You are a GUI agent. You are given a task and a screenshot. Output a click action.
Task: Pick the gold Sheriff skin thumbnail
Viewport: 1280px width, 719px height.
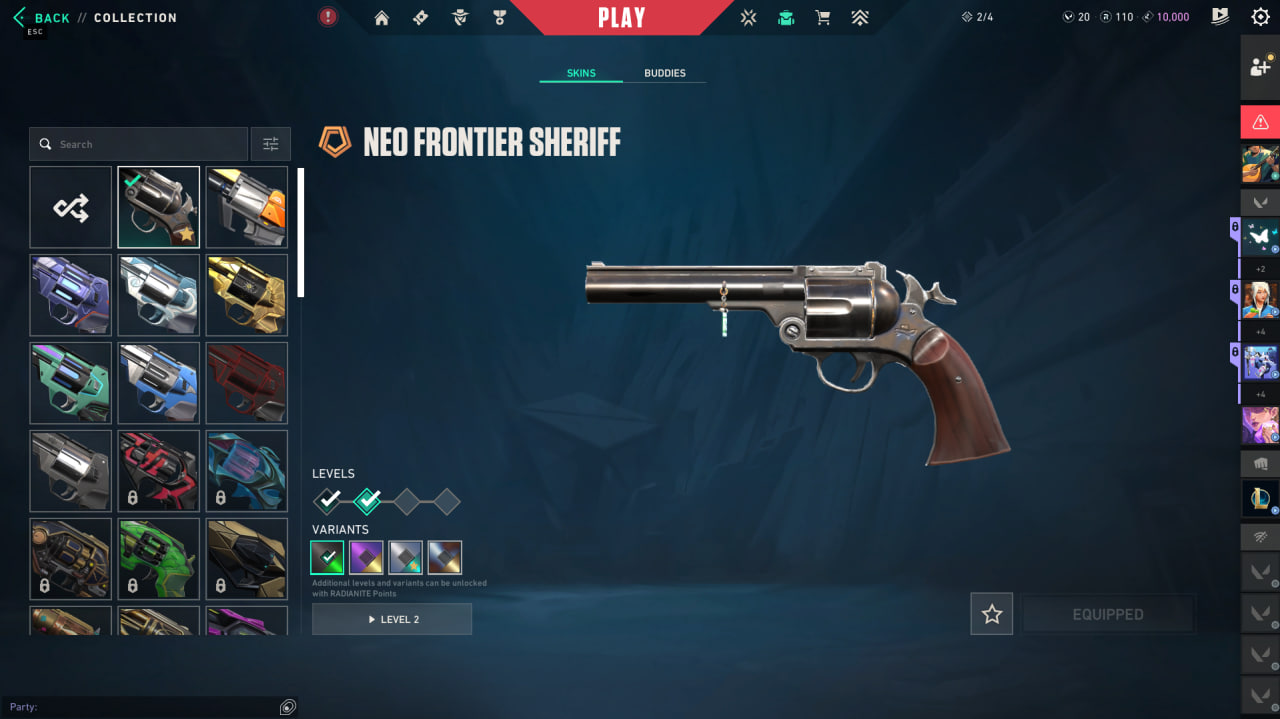pyautogui.click(x=246, y=295)
